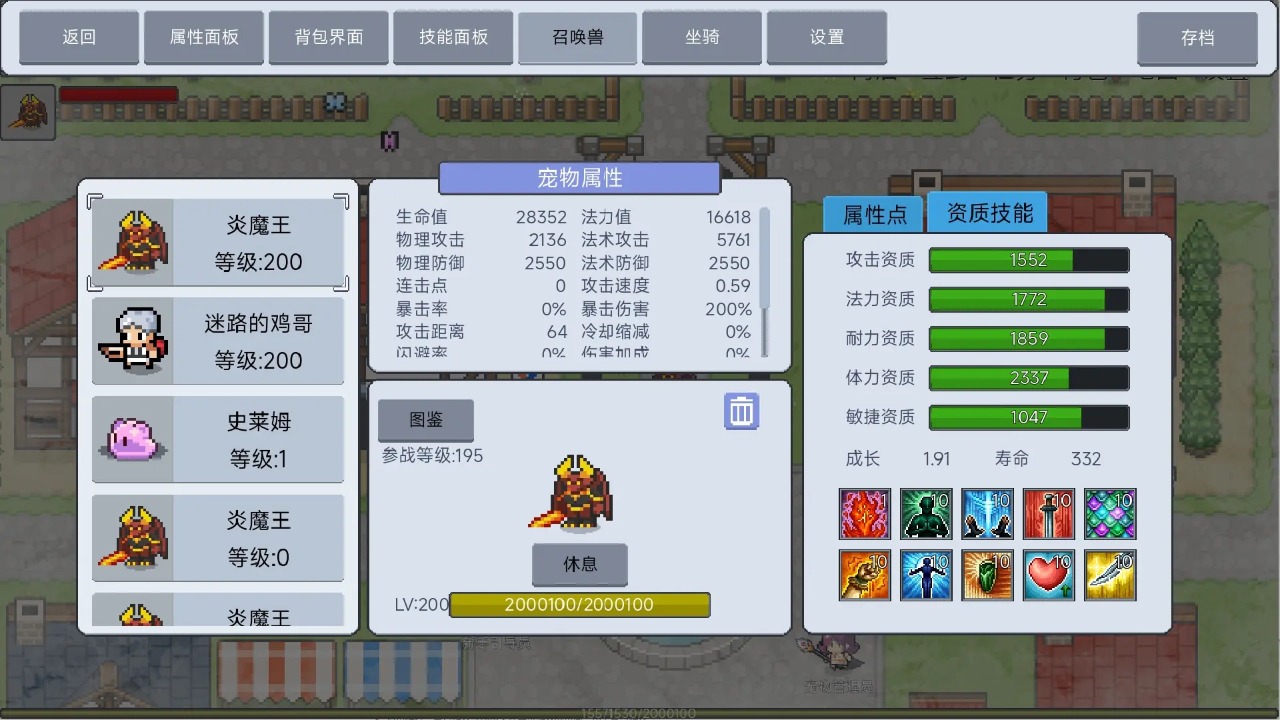Viewport: 1280px width, 720px height.
Task: Click the blue light sword skill icon
Action: click(x=988, y=513)
